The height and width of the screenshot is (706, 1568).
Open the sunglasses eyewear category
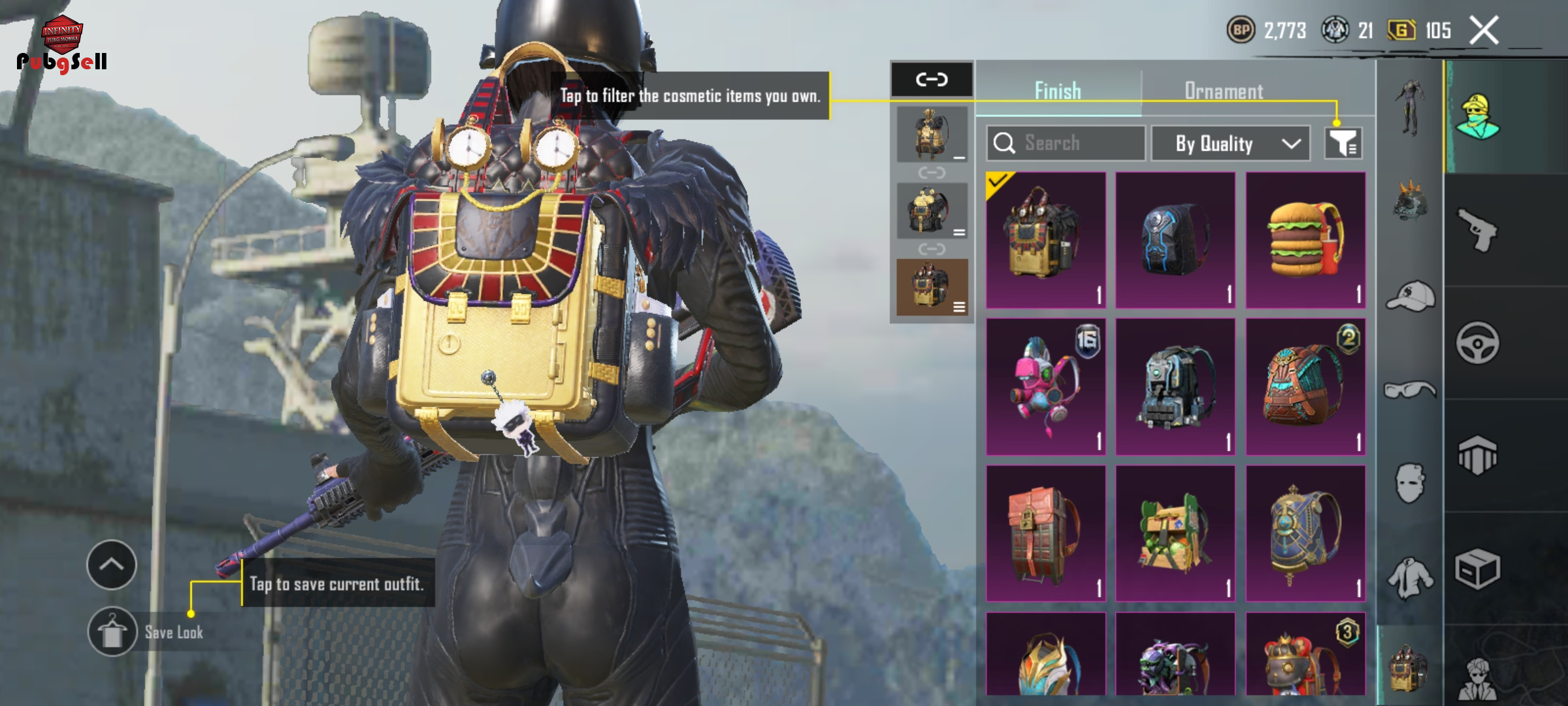(1410, 390)
